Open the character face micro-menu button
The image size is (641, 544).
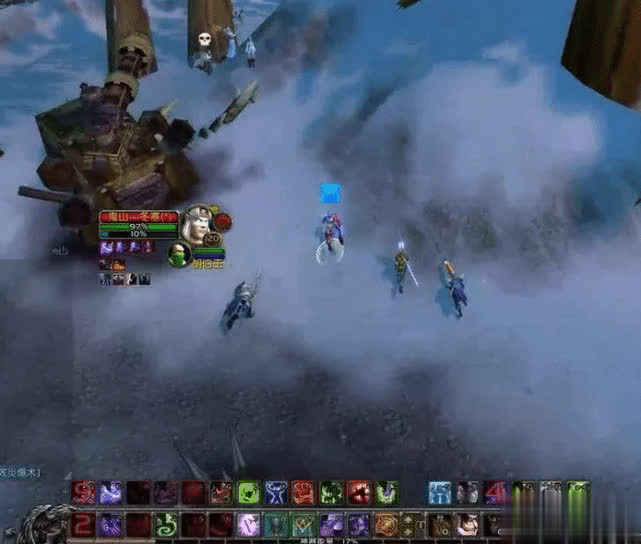[467, 524]
